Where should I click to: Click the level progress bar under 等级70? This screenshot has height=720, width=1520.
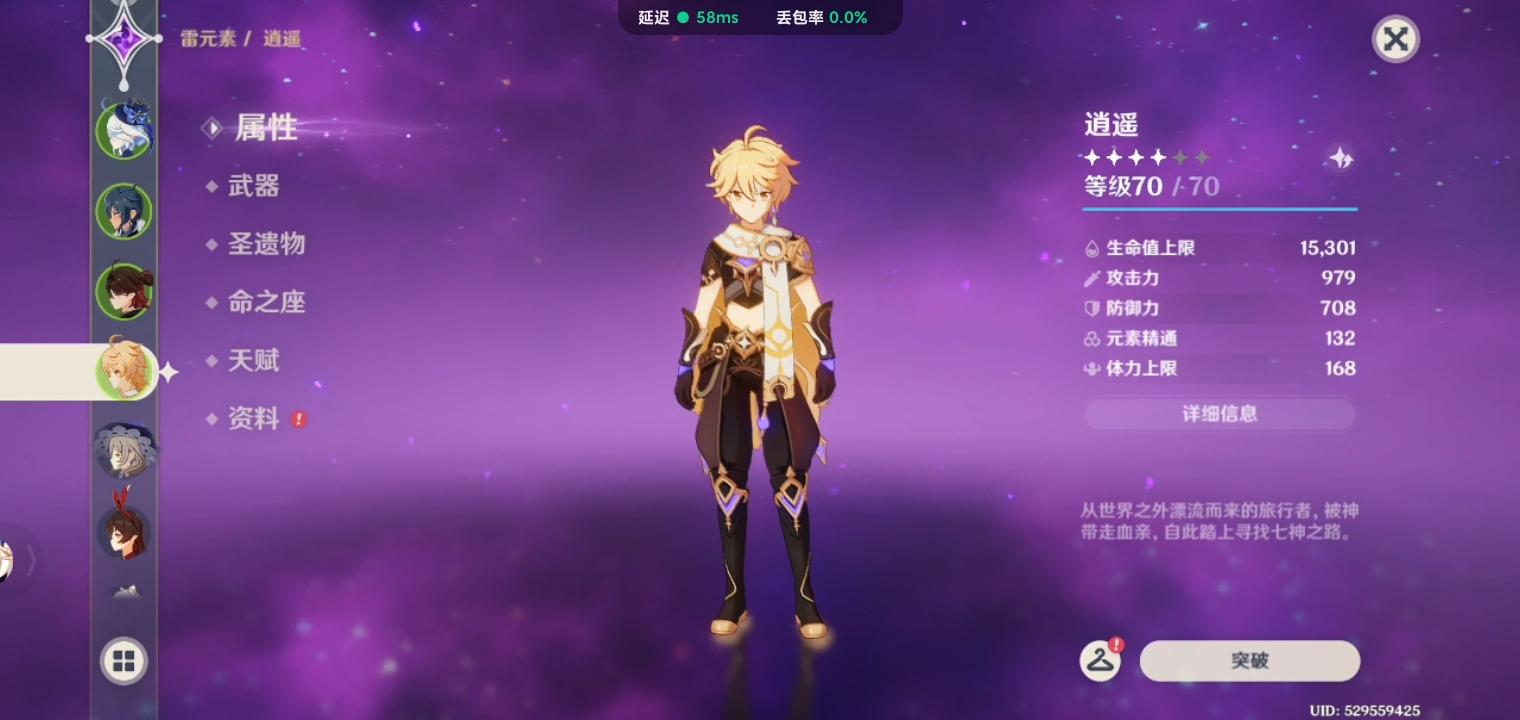coord(1219,209)
